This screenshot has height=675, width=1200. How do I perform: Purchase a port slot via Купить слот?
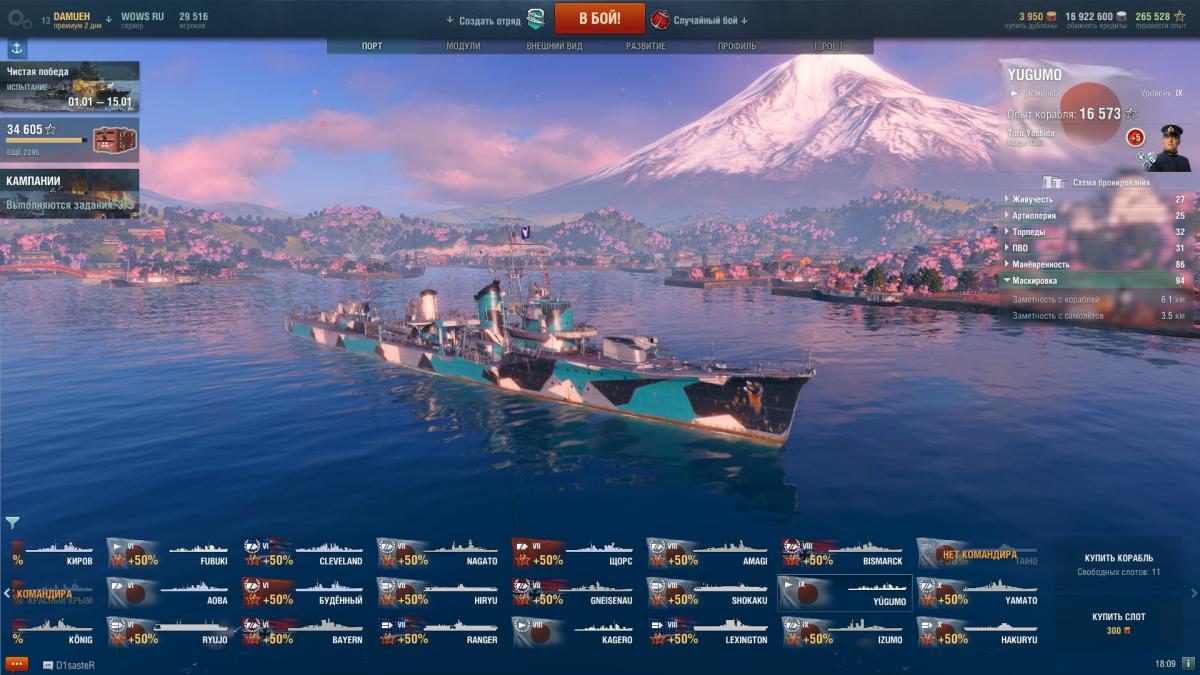1118,623
